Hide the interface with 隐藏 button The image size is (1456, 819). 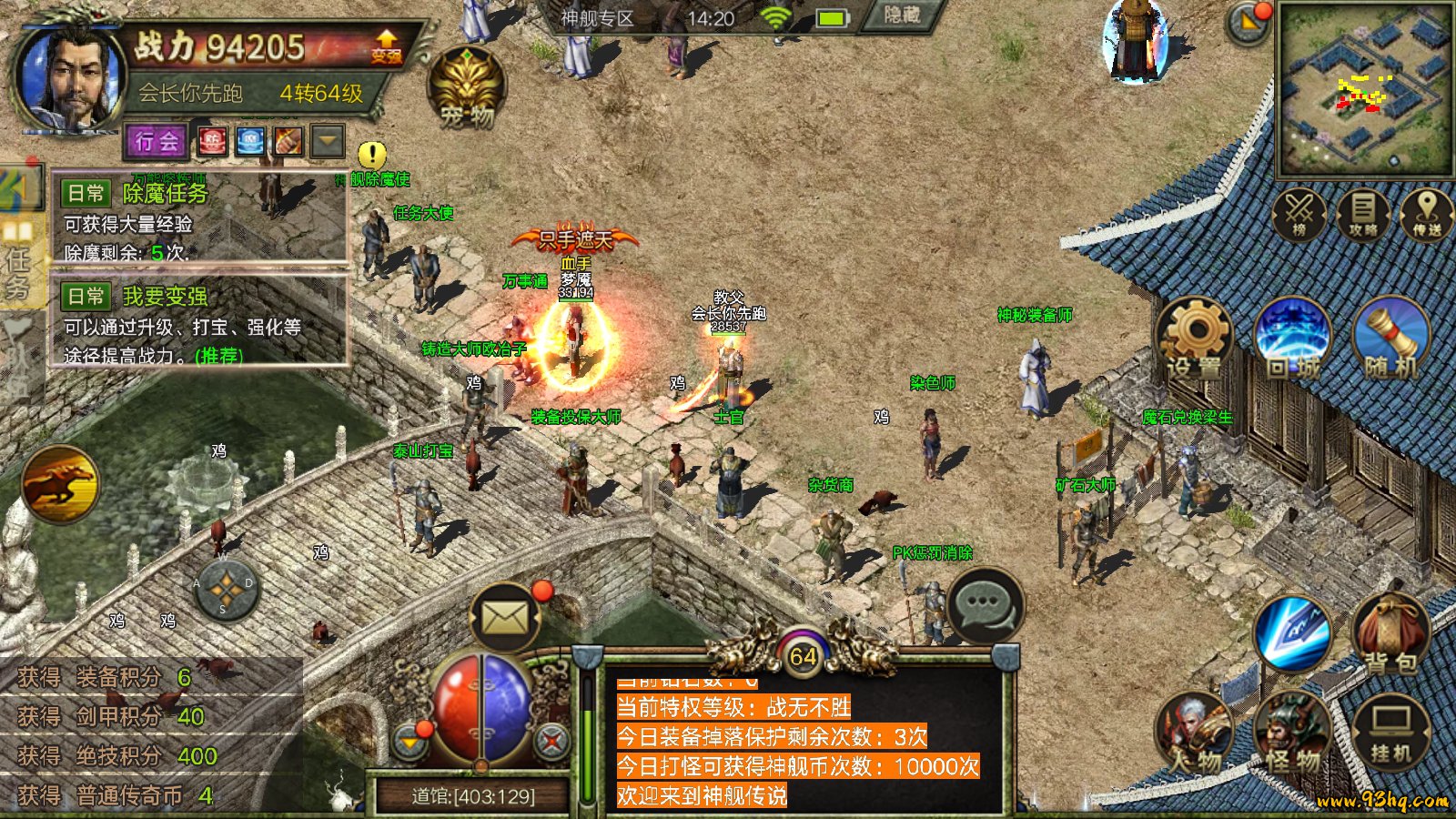900,15
